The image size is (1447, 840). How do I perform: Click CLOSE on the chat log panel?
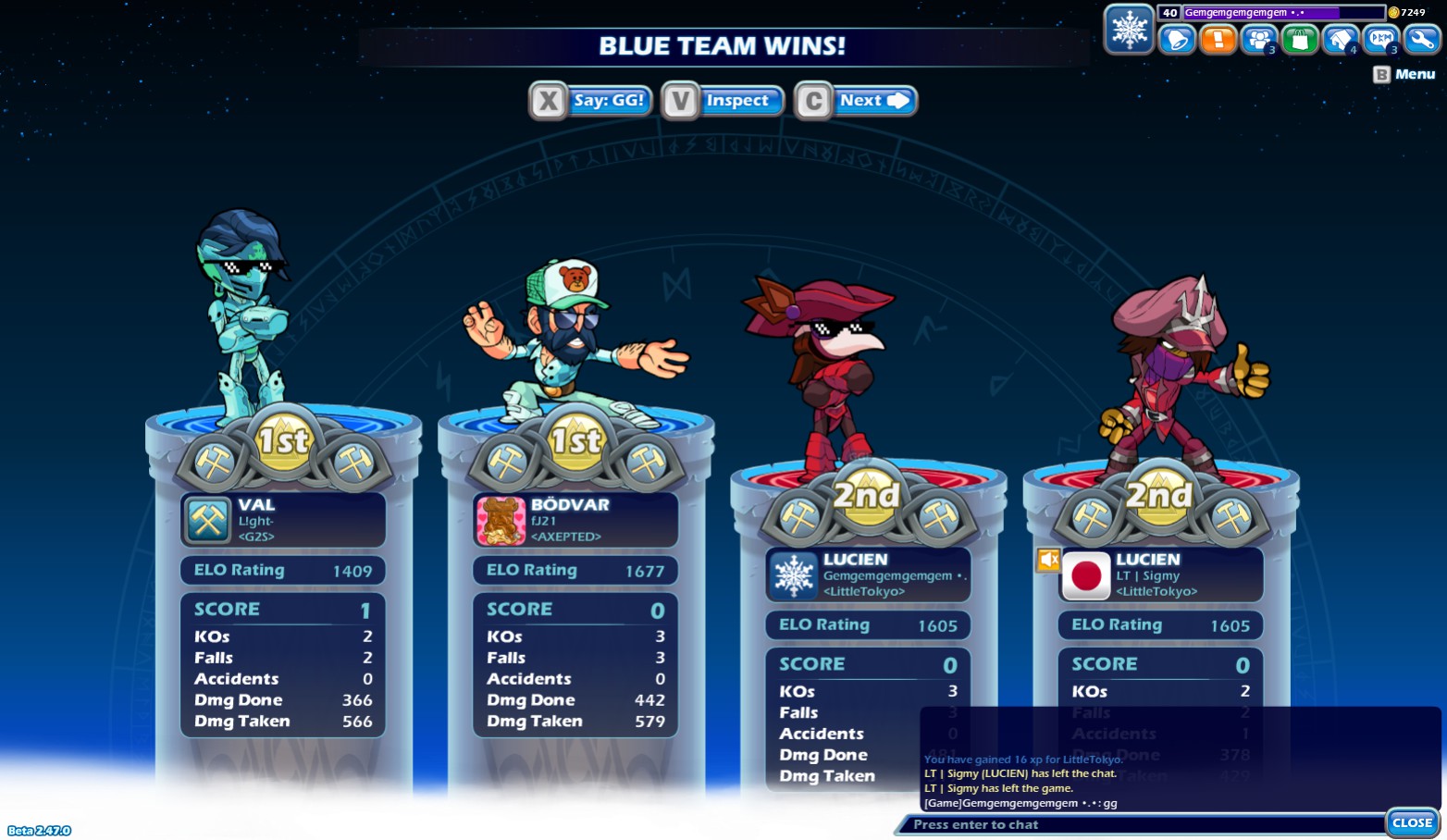point(1412,821)
